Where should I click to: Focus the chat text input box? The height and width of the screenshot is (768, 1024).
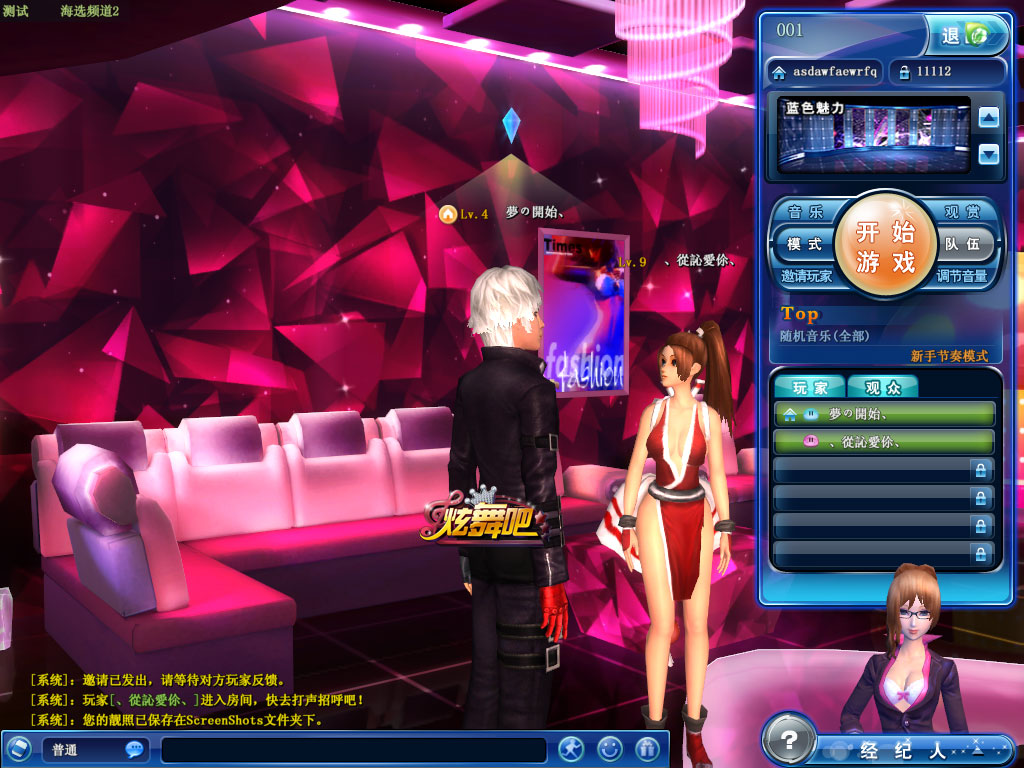[353, 750]
